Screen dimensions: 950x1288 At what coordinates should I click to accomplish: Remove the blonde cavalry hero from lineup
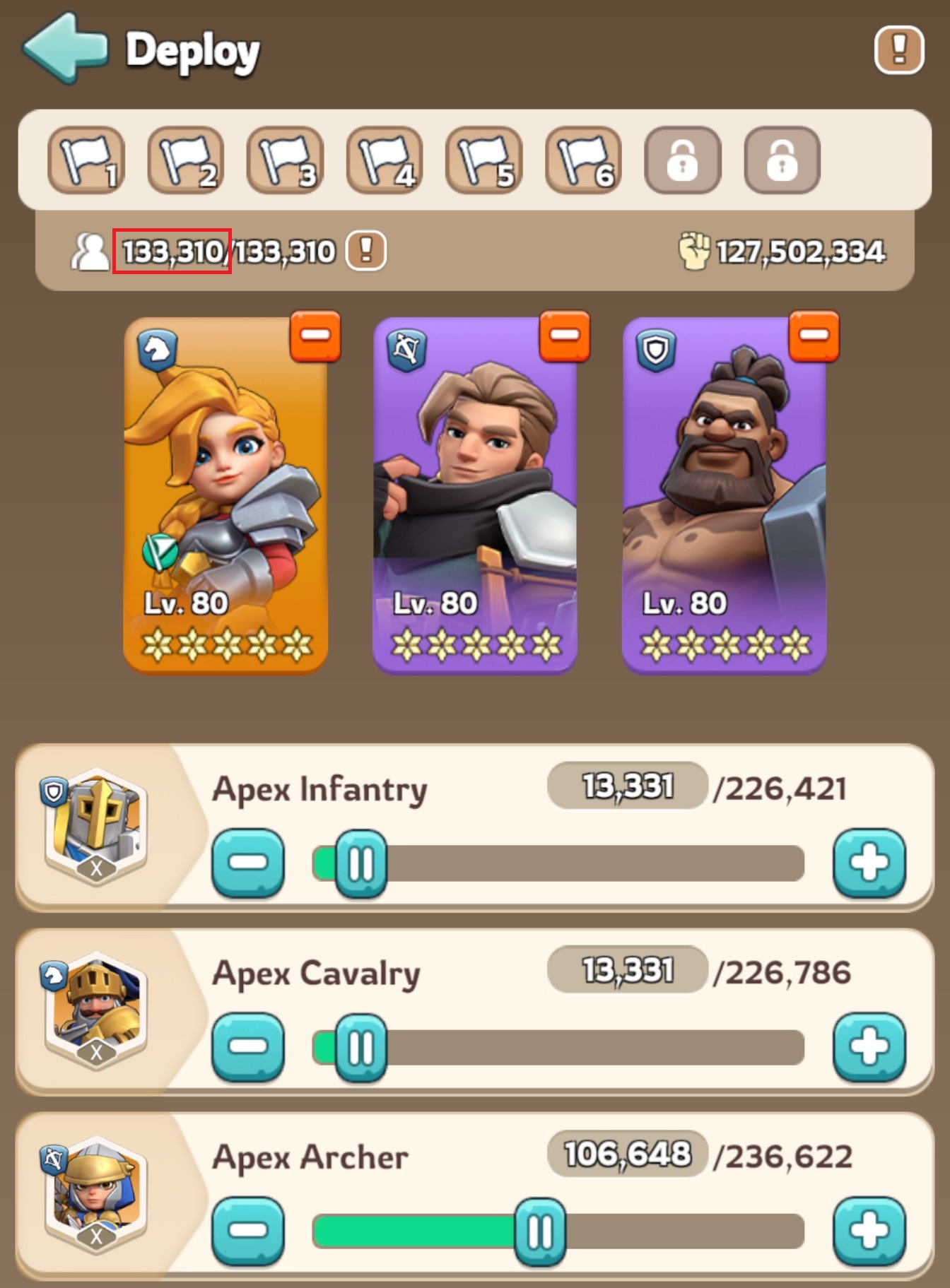(x=315, y=336)
